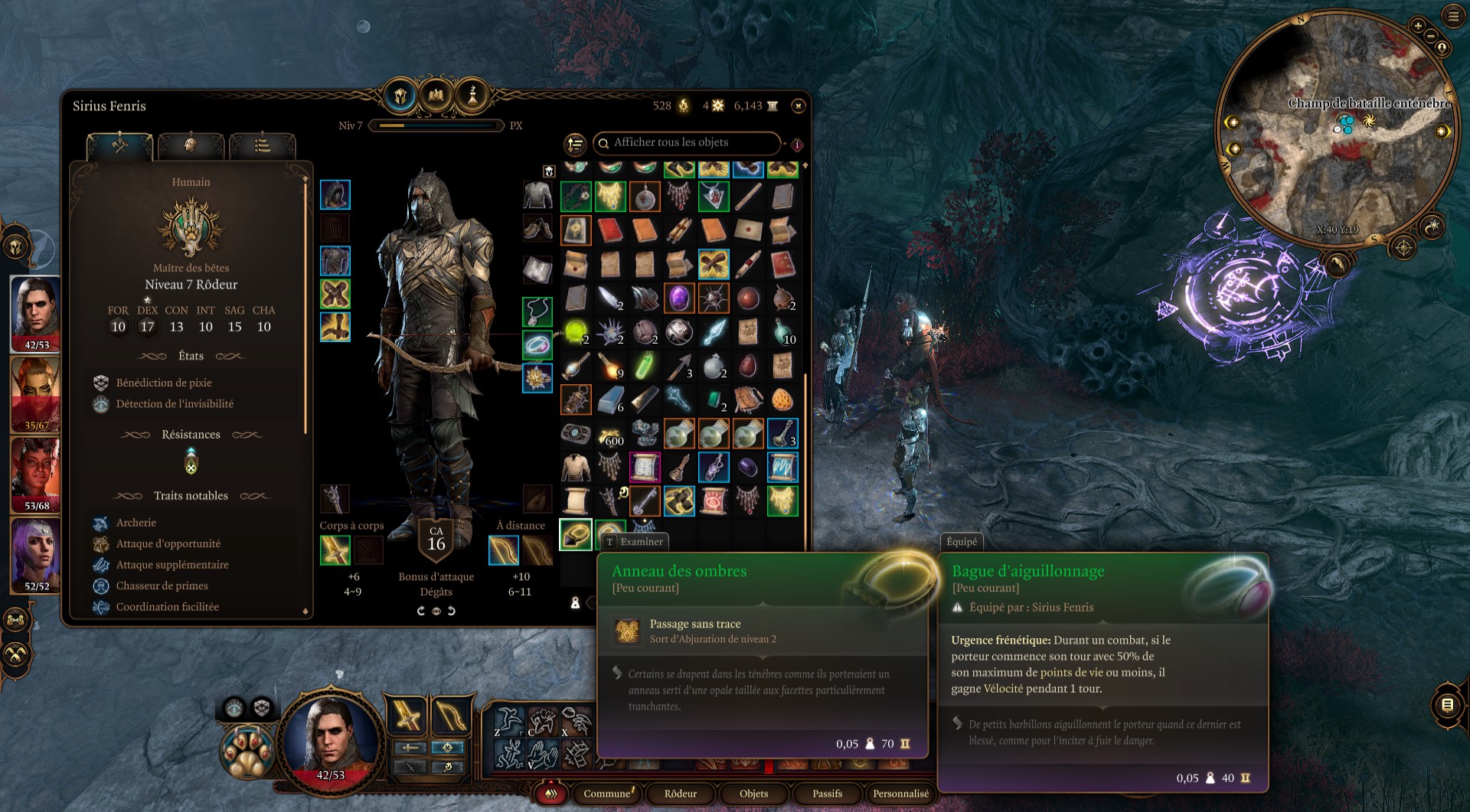Screen dimensions: 1470x812
Task: Zoom in the minimap with plus button
Action: pyautogui.click(x=1418, y=26)
